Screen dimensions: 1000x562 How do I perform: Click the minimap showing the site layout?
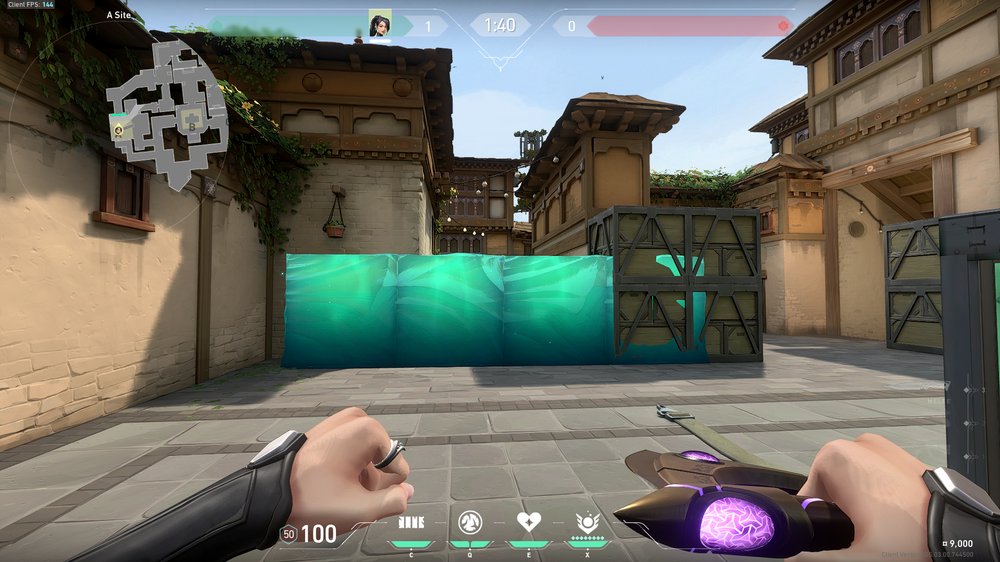point(168,112)
